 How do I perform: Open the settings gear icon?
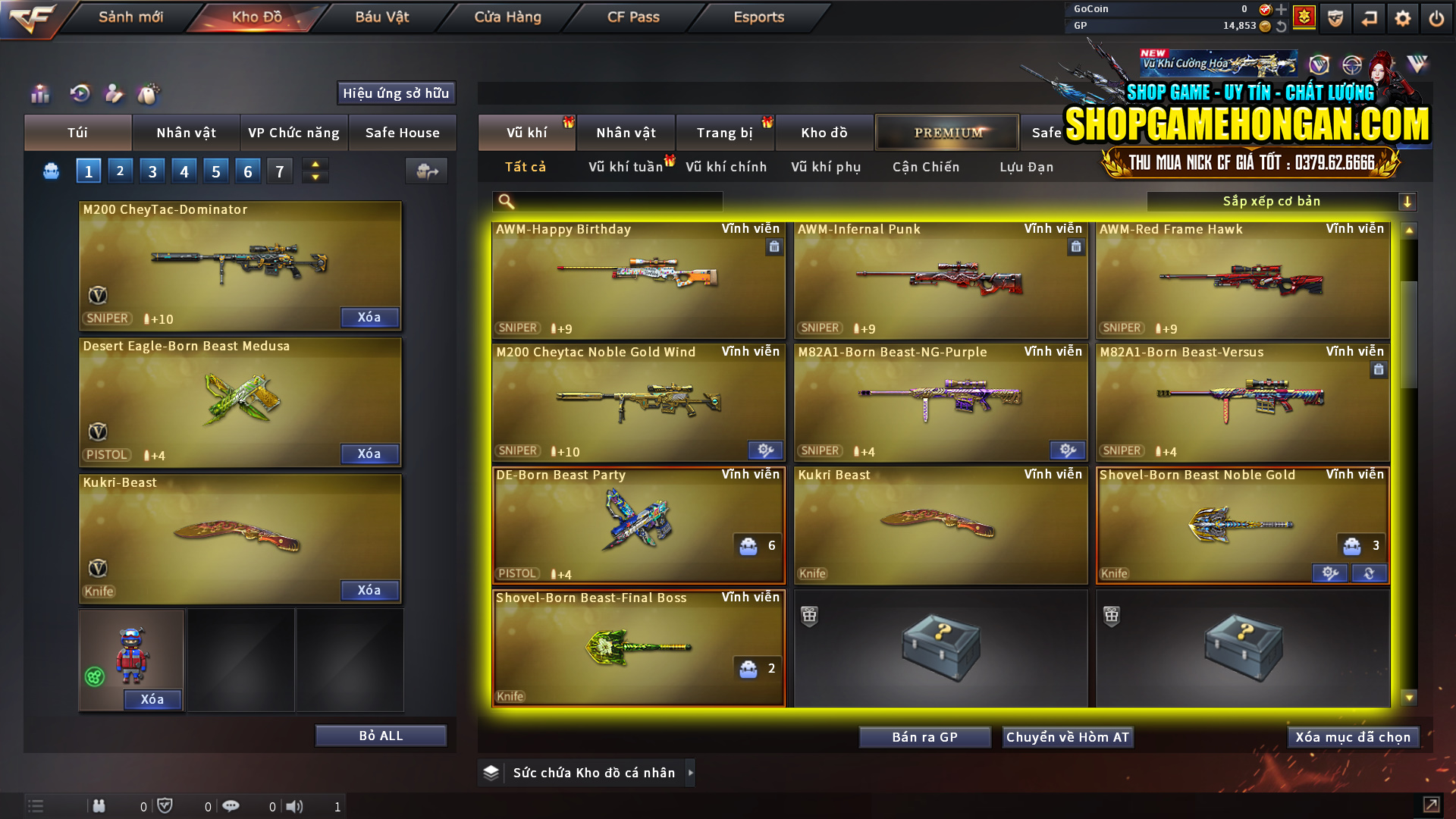pyautogui.click(x=1403, y=18)
